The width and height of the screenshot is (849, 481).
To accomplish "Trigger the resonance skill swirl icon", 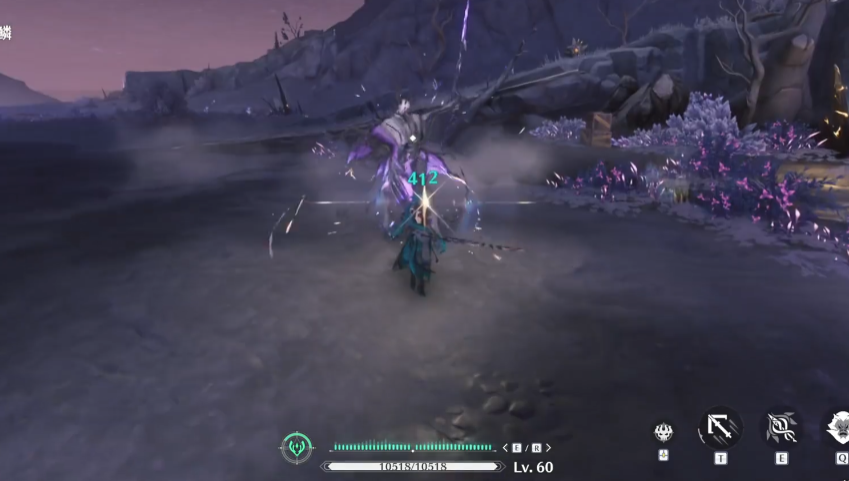I will click(x=781, y=428).
